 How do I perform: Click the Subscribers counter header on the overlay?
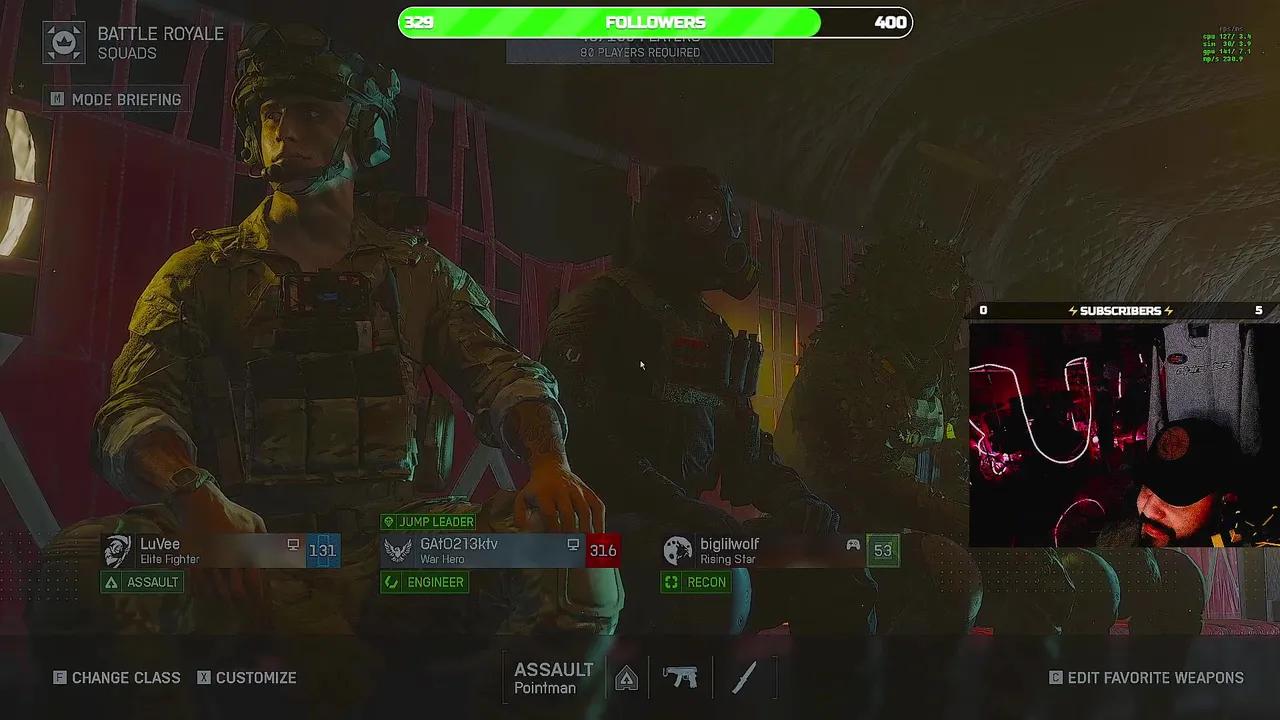coord(1120,310)
